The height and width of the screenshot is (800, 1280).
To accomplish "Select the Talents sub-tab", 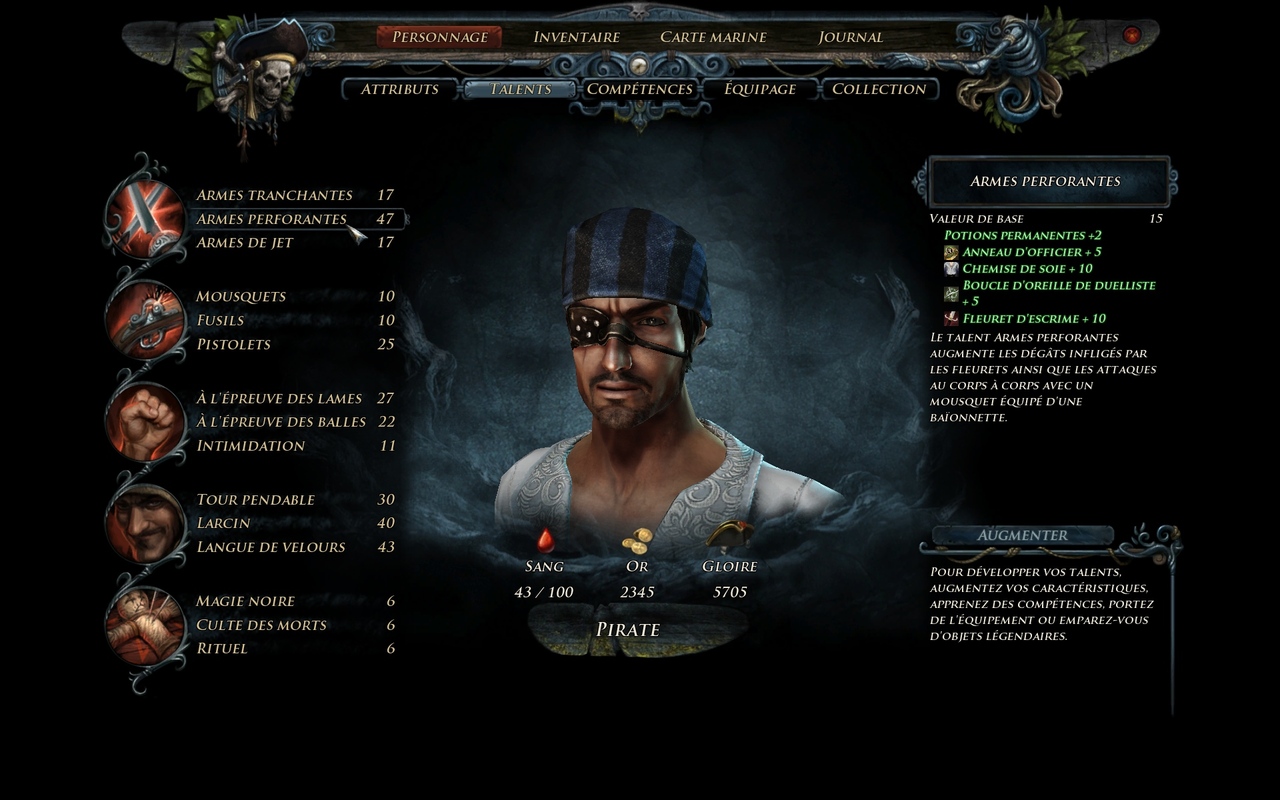I will [x=520, y=89].
